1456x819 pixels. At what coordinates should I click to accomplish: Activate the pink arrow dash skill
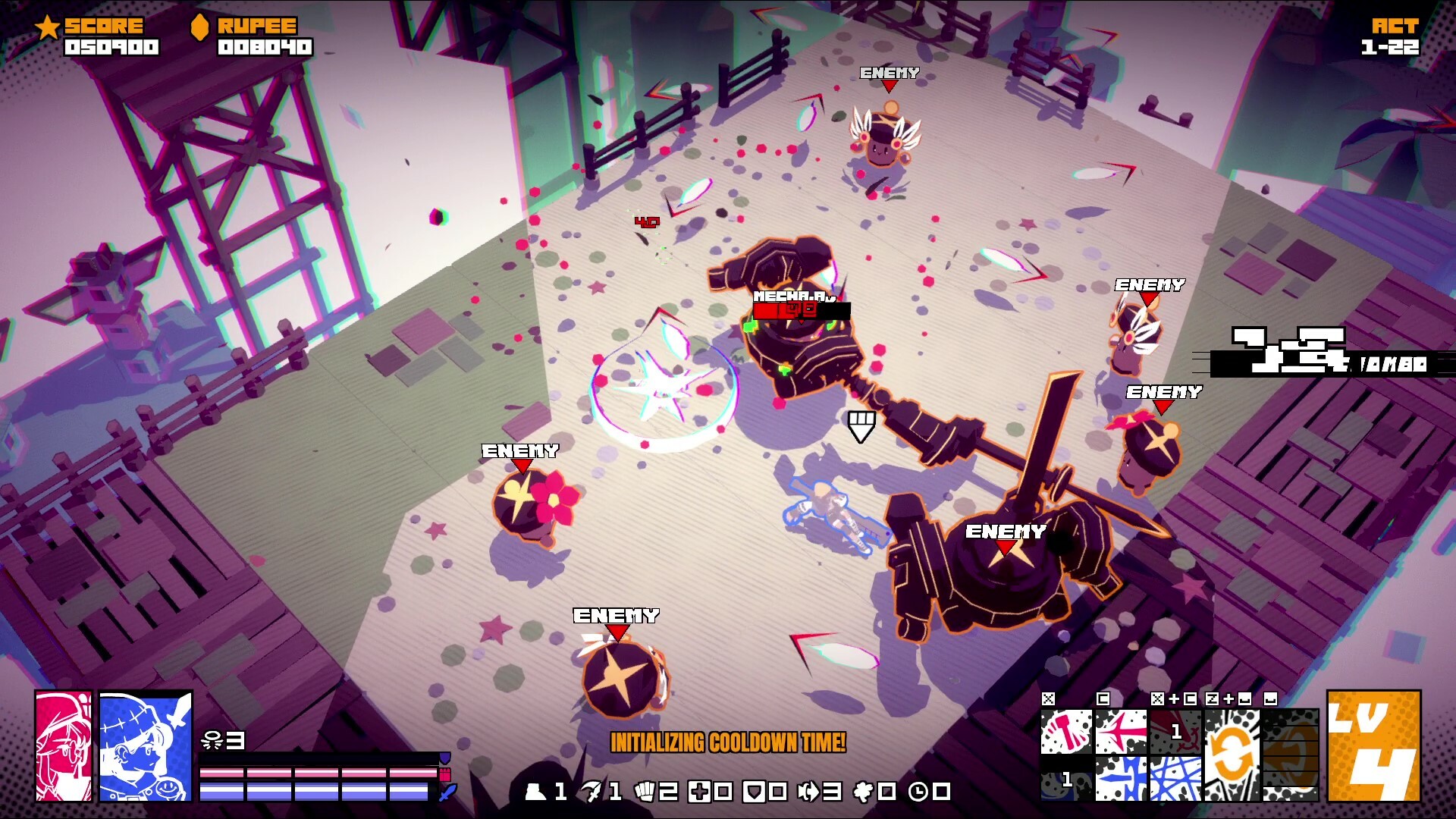pyautogui.click(x=1121, y=732)
